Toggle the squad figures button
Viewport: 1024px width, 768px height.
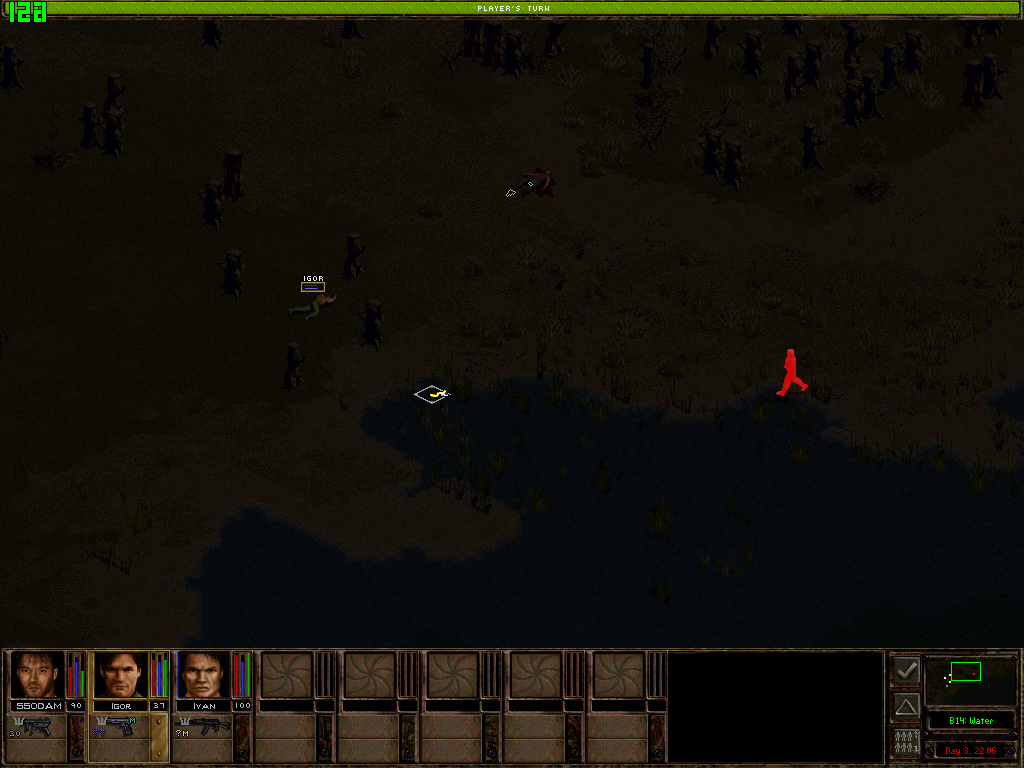tap(906, 743)
